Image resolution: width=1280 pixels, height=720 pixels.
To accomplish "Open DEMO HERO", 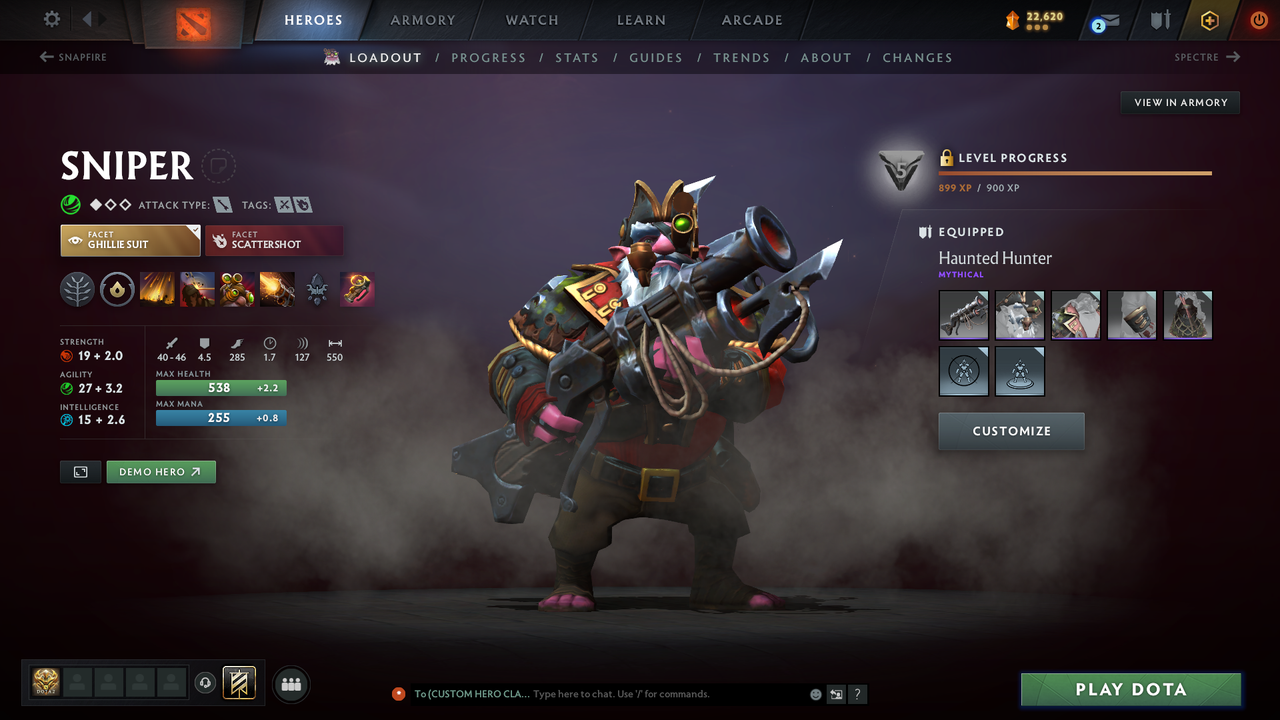I will pos(160,471).
